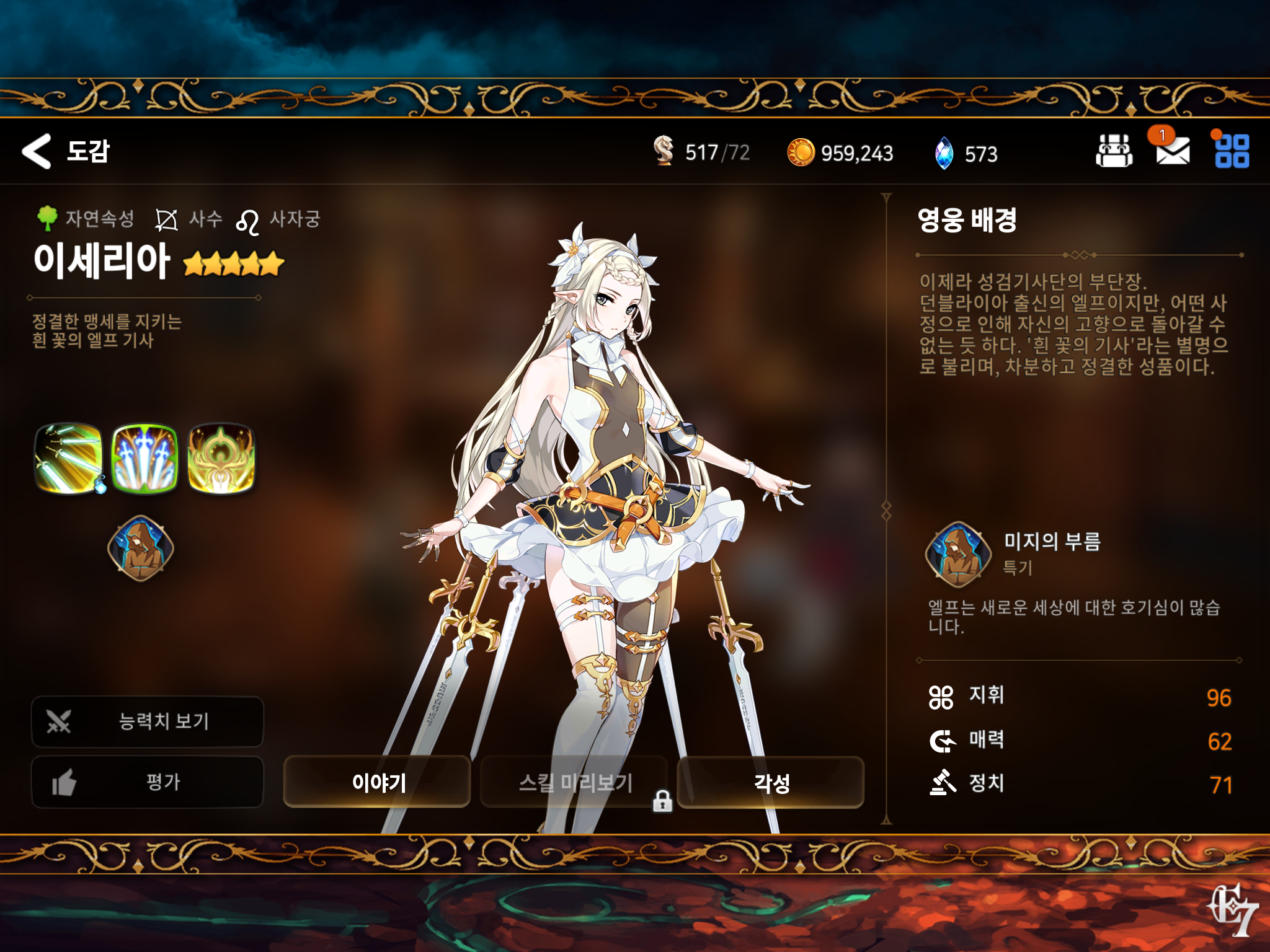
Task: Open the blue grid menu icon
Action: (x=1232, y=151)
